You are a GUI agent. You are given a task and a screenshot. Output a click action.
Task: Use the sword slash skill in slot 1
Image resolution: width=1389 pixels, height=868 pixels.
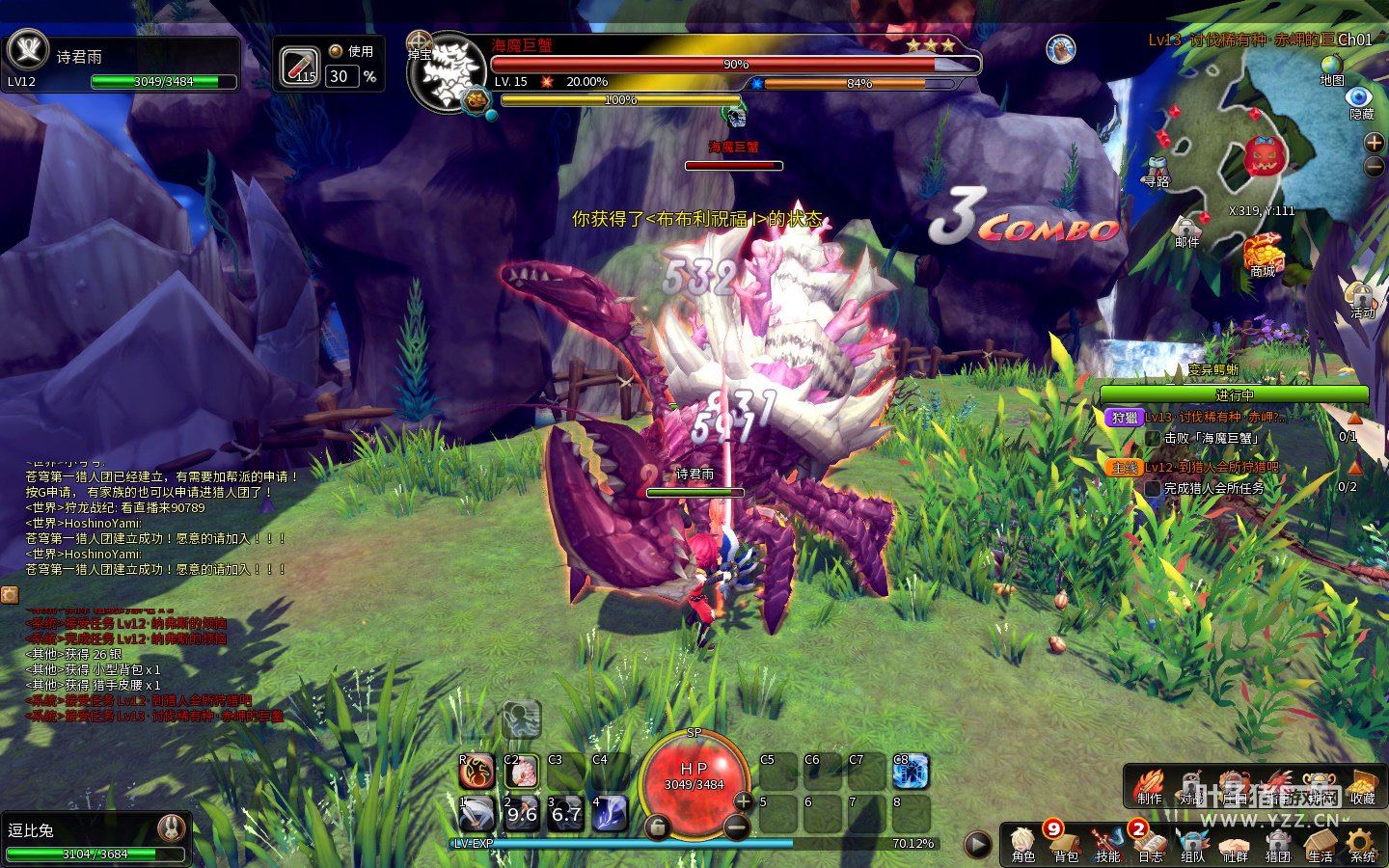click(x=477, y=814)
